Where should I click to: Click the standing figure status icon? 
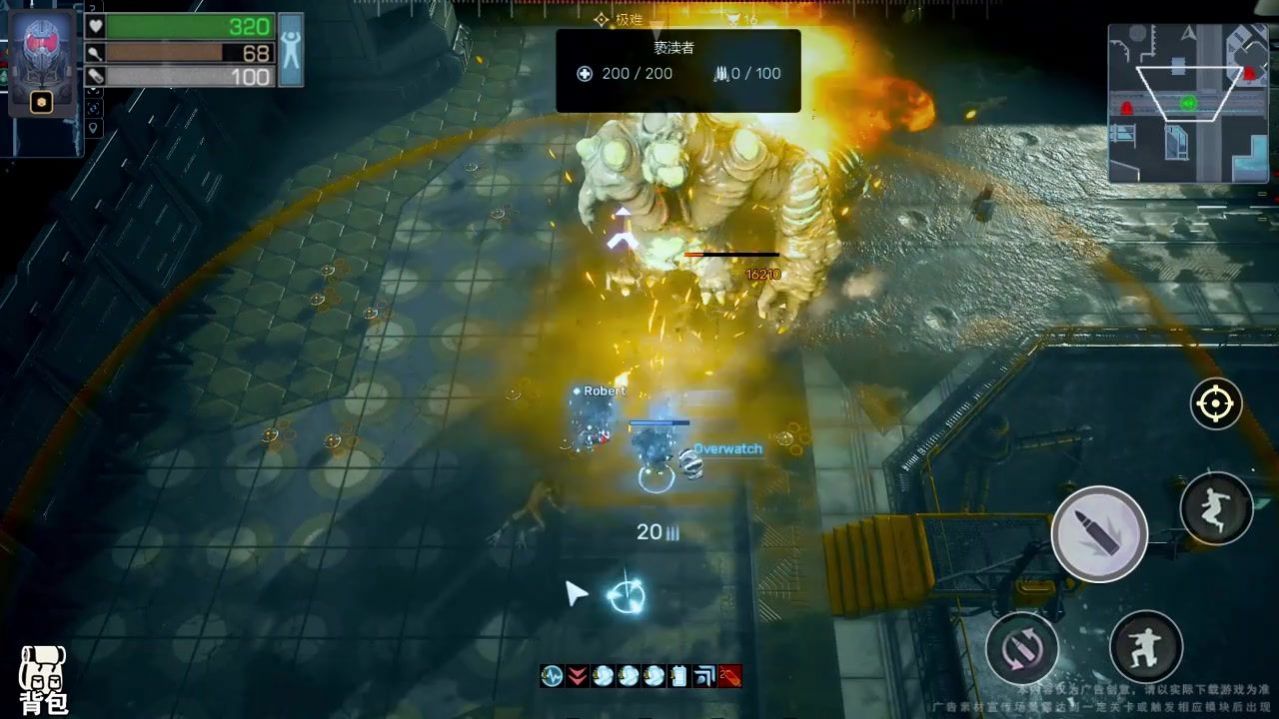coord(291,49)
